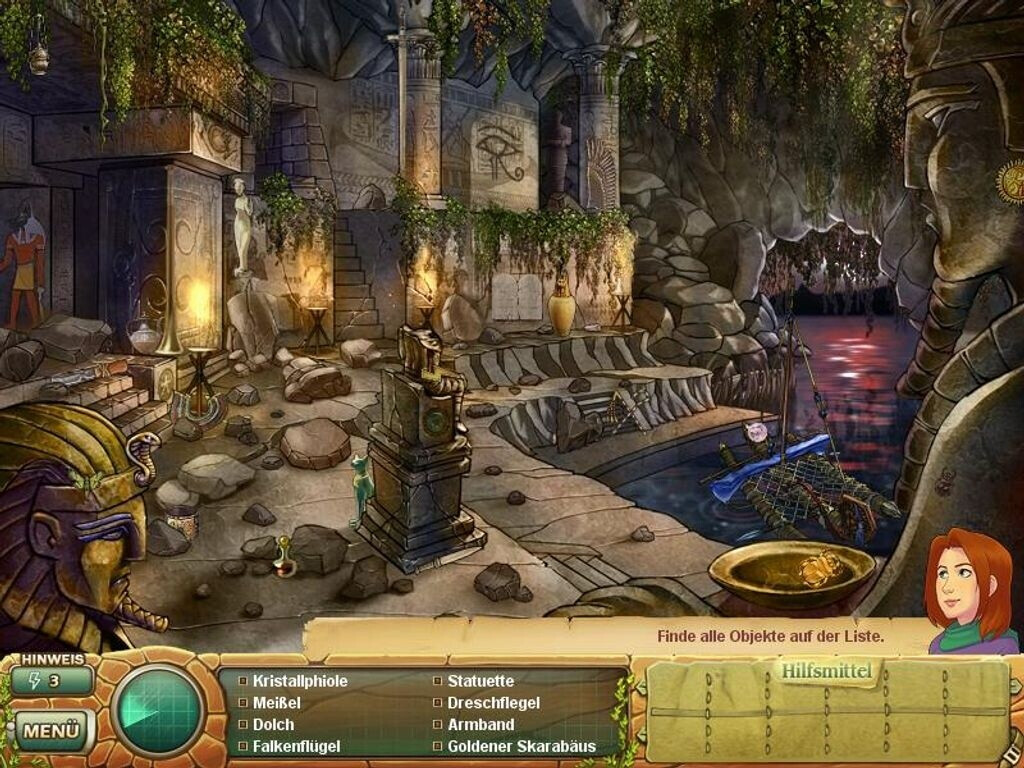The height and width of the screenshot is (768, 1024).
Task: Select Falkenflügel in the list
Action: pyautogui.click(x=297, y=746)
